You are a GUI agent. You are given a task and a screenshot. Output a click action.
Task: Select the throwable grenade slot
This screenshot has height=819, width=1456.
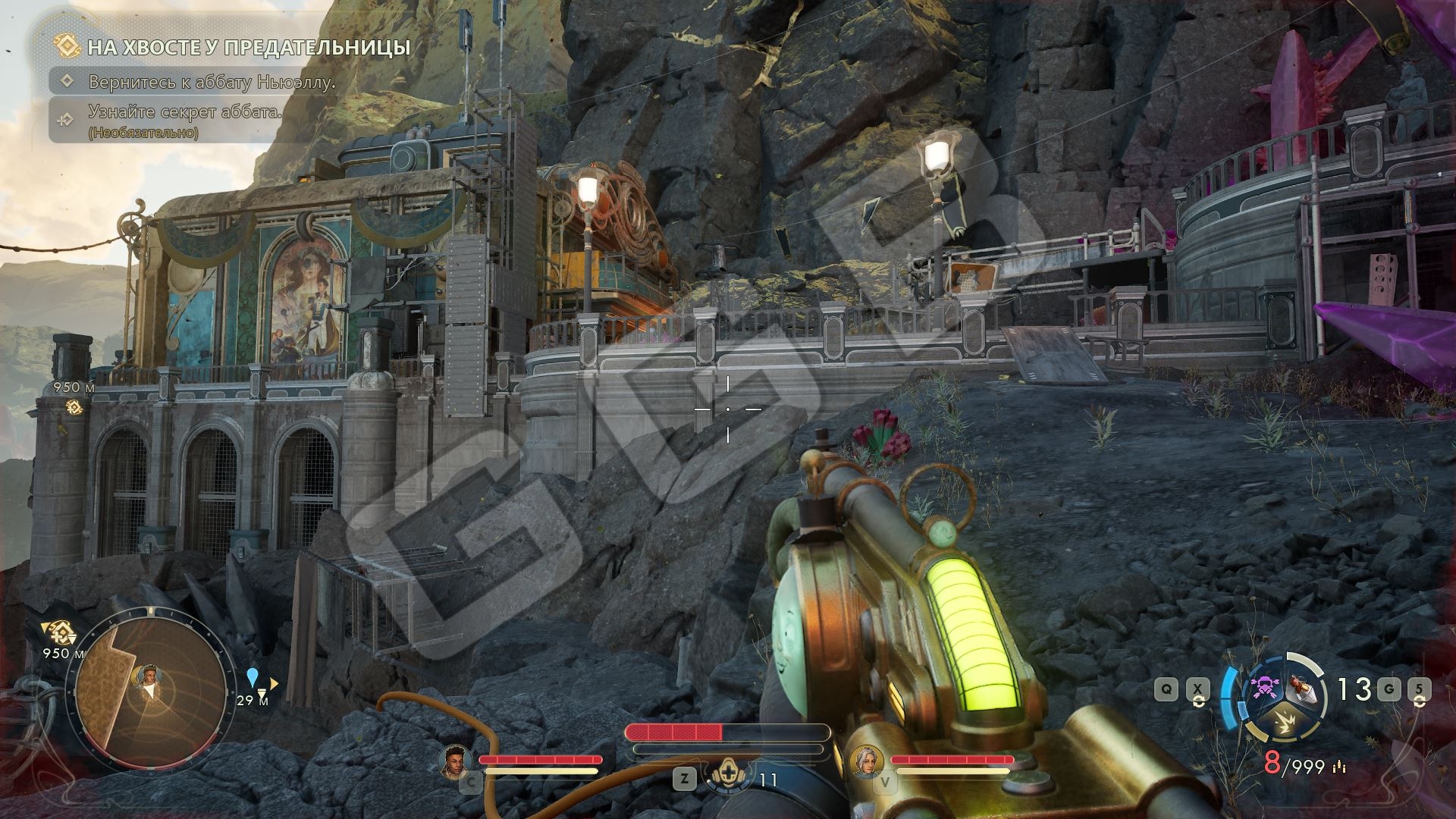1304,689
